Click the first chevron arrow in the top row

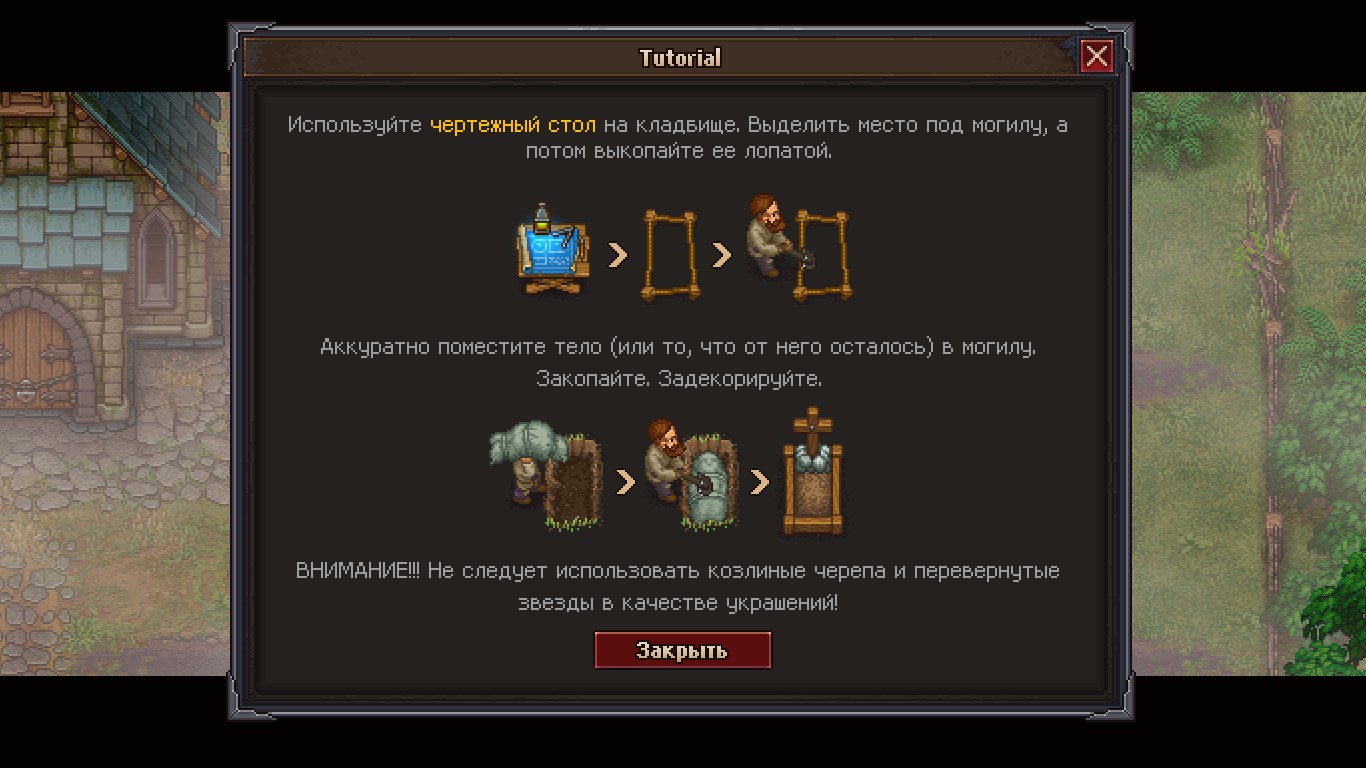[617, 254]
